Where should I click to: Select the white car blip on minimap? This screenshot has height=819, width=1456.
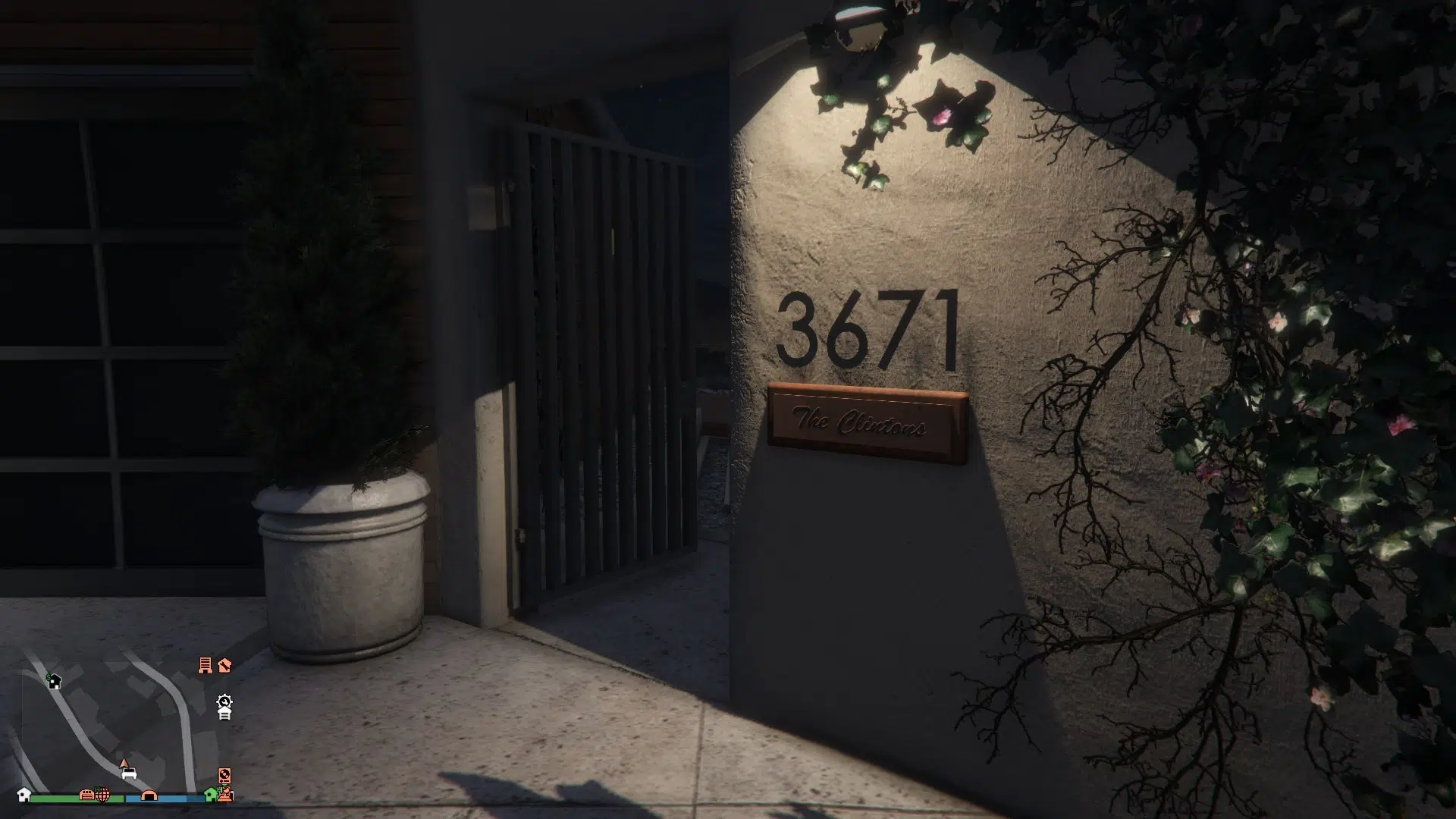click(129, 773)
